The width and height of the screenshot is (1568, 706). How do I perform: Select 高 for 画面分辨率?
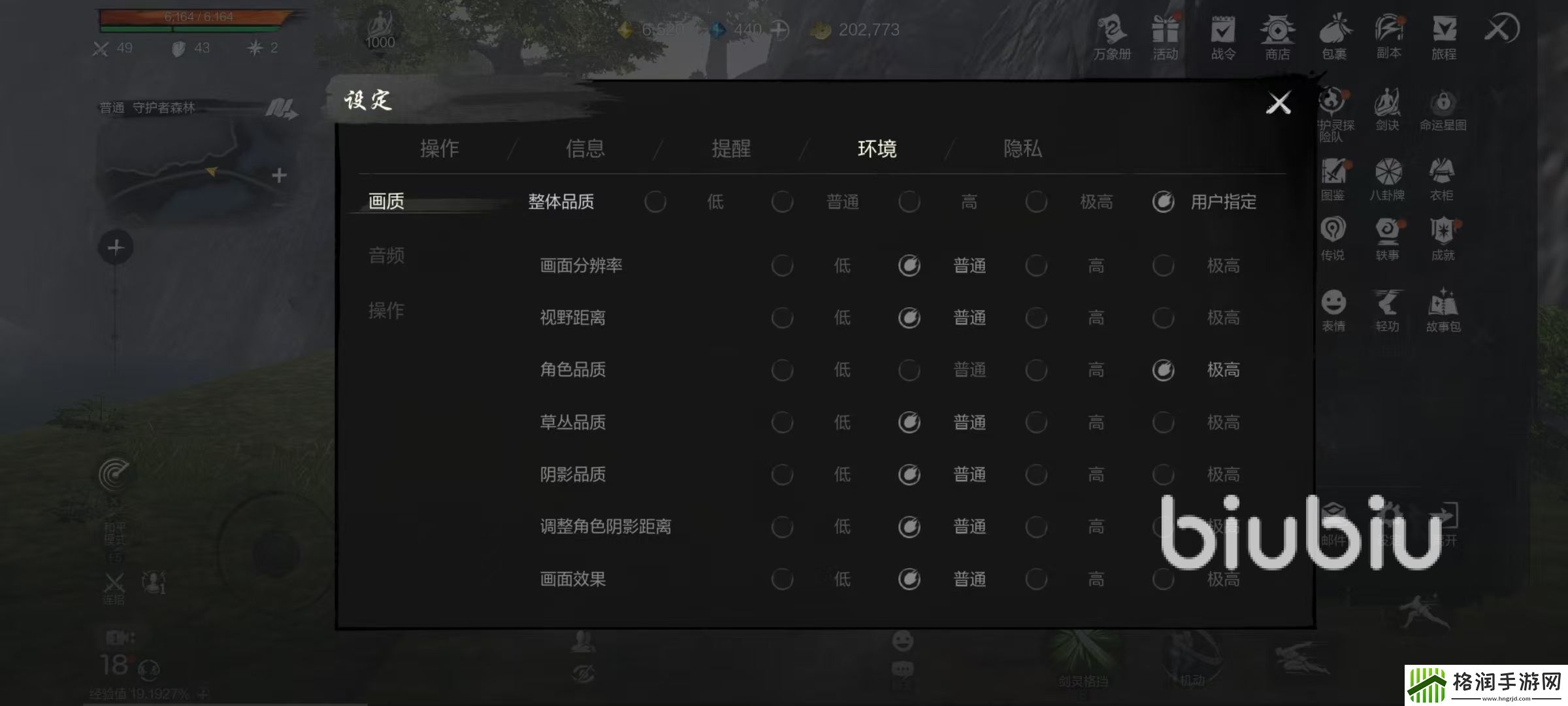pos(1037,265)
